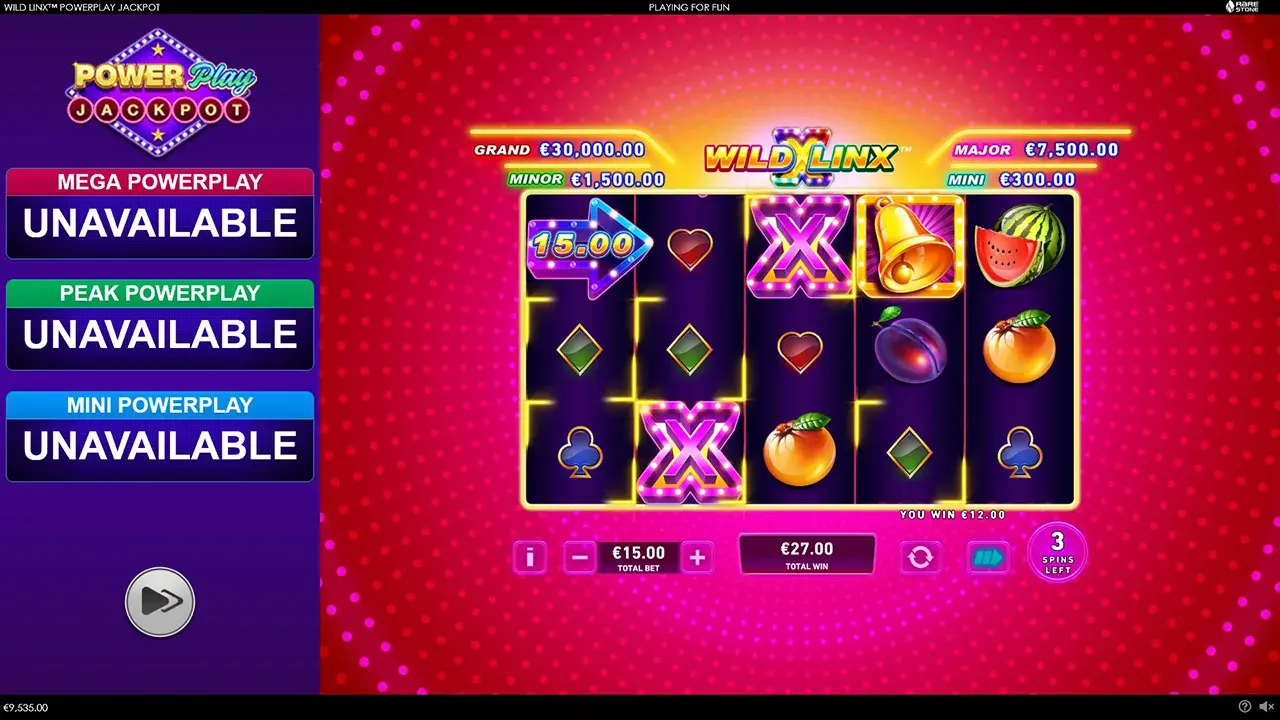Open the game information panel
1280x720 pixels.
[x=530, y=557]
